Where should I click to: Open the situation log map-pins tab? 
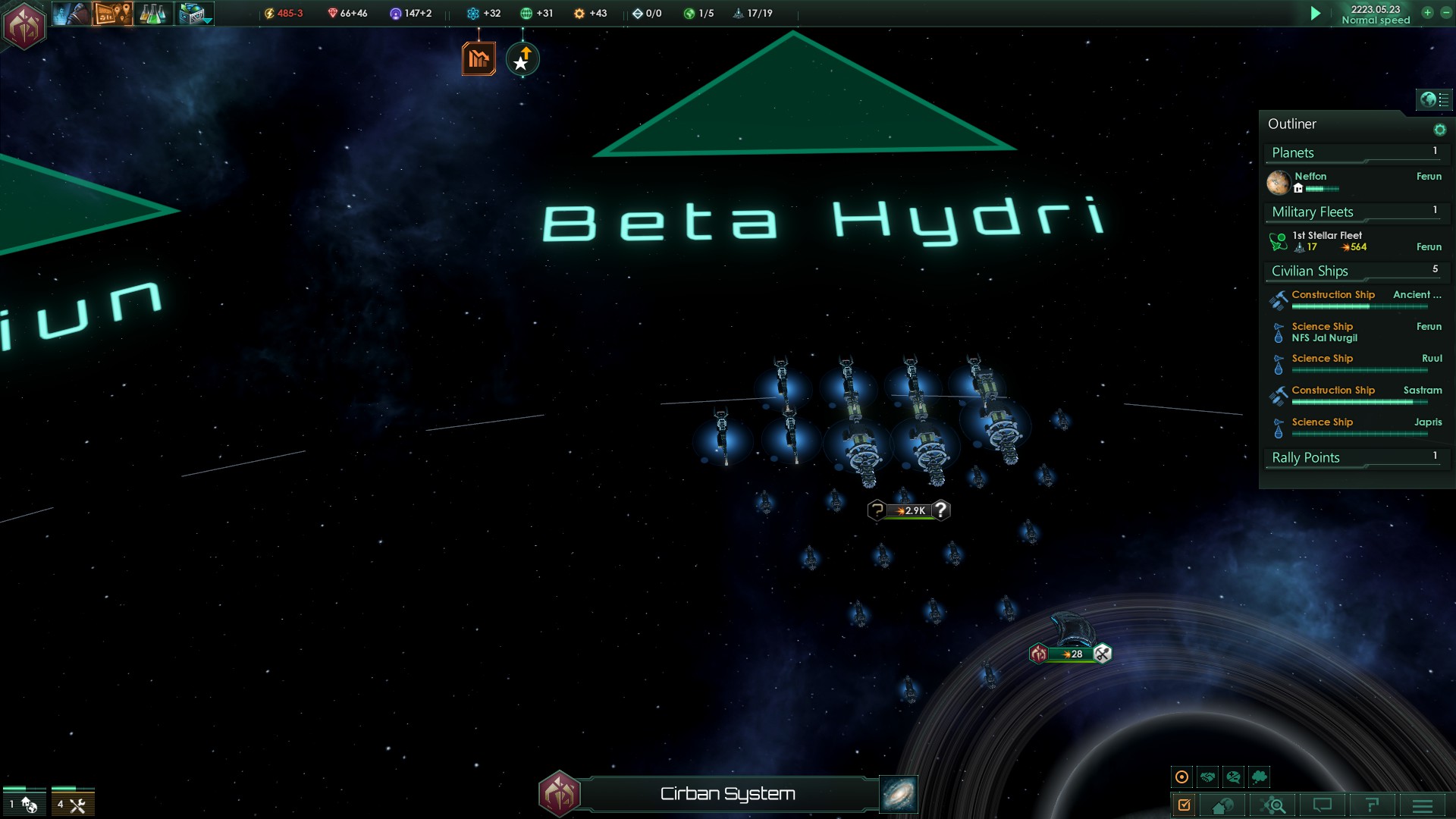point(112,14)
